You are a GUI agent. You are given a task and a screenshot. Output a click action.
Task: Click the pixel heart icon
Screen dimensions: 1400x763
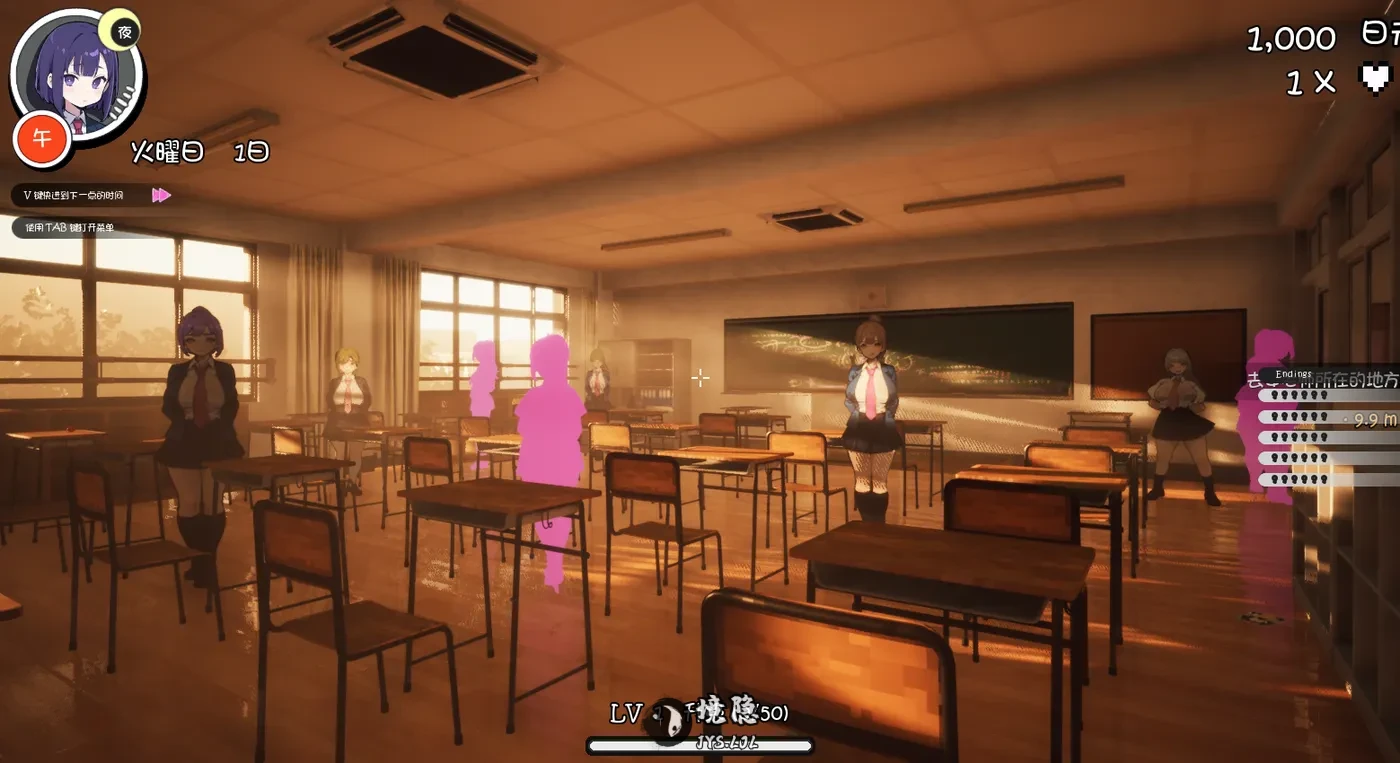(1377, 78)
